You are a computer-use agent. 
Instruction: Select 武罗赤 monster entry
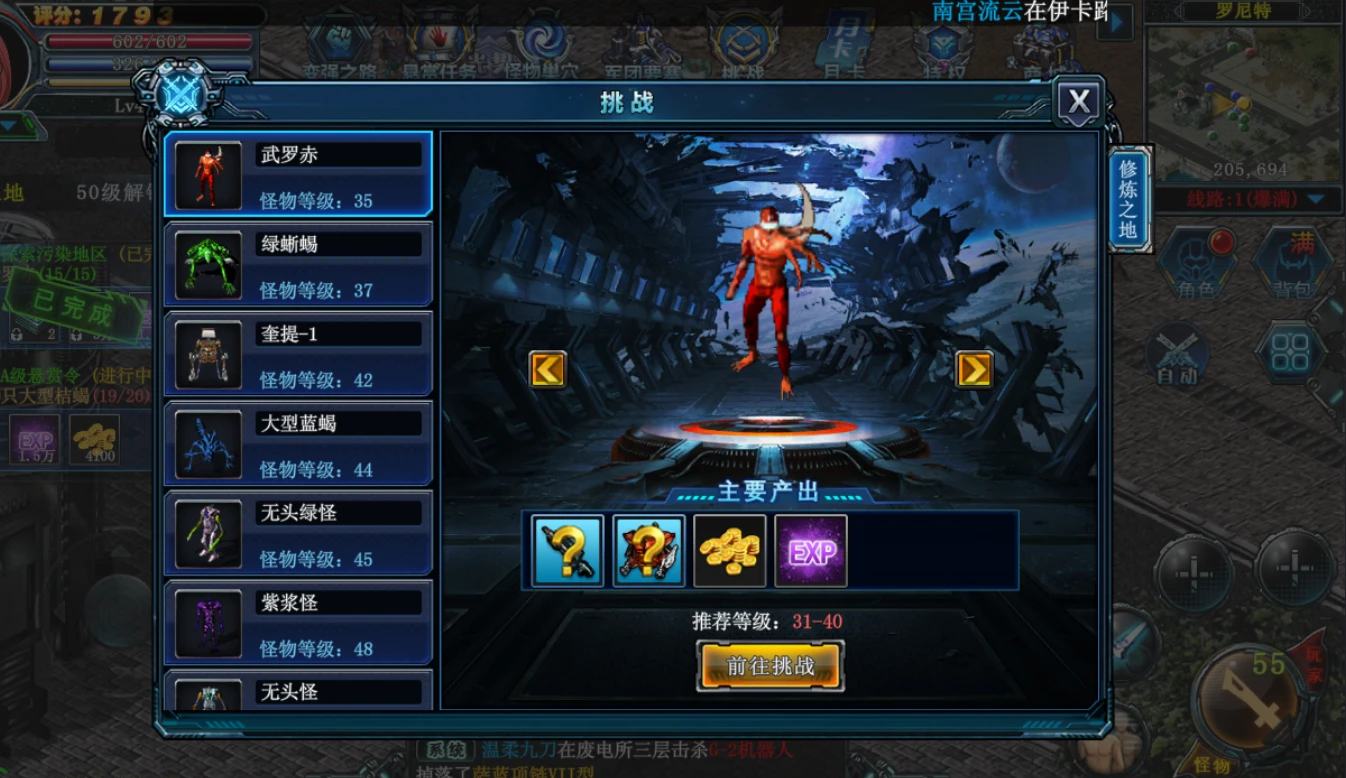(298, 174)
